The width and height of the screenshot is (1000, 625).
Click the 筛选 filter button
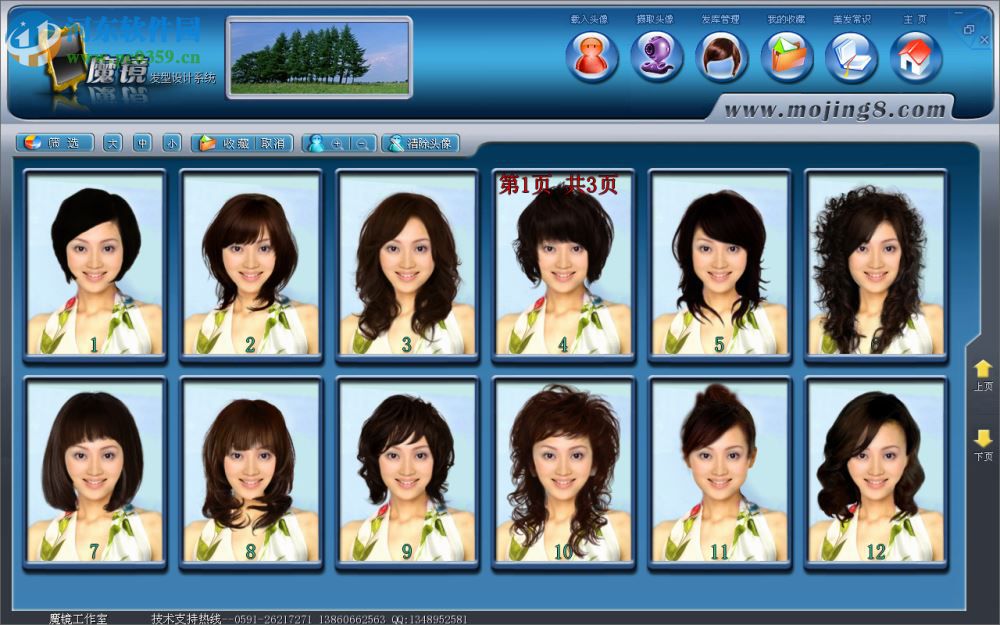pyautogui.click(x=56, y=143)
